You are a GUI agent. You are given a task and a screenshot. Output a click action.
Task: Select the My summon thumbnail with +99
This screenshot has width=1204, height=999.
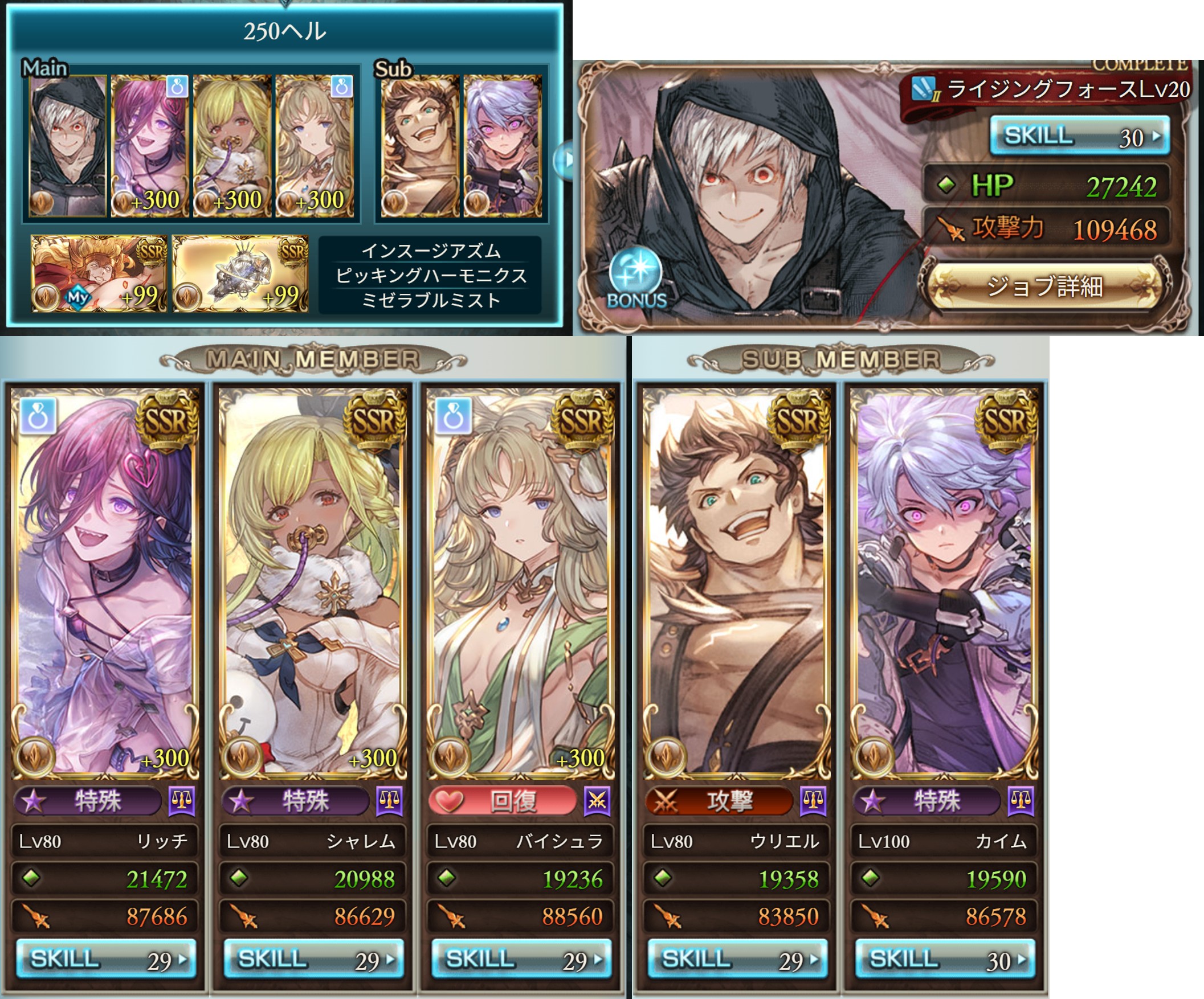[x=99, y=274]
